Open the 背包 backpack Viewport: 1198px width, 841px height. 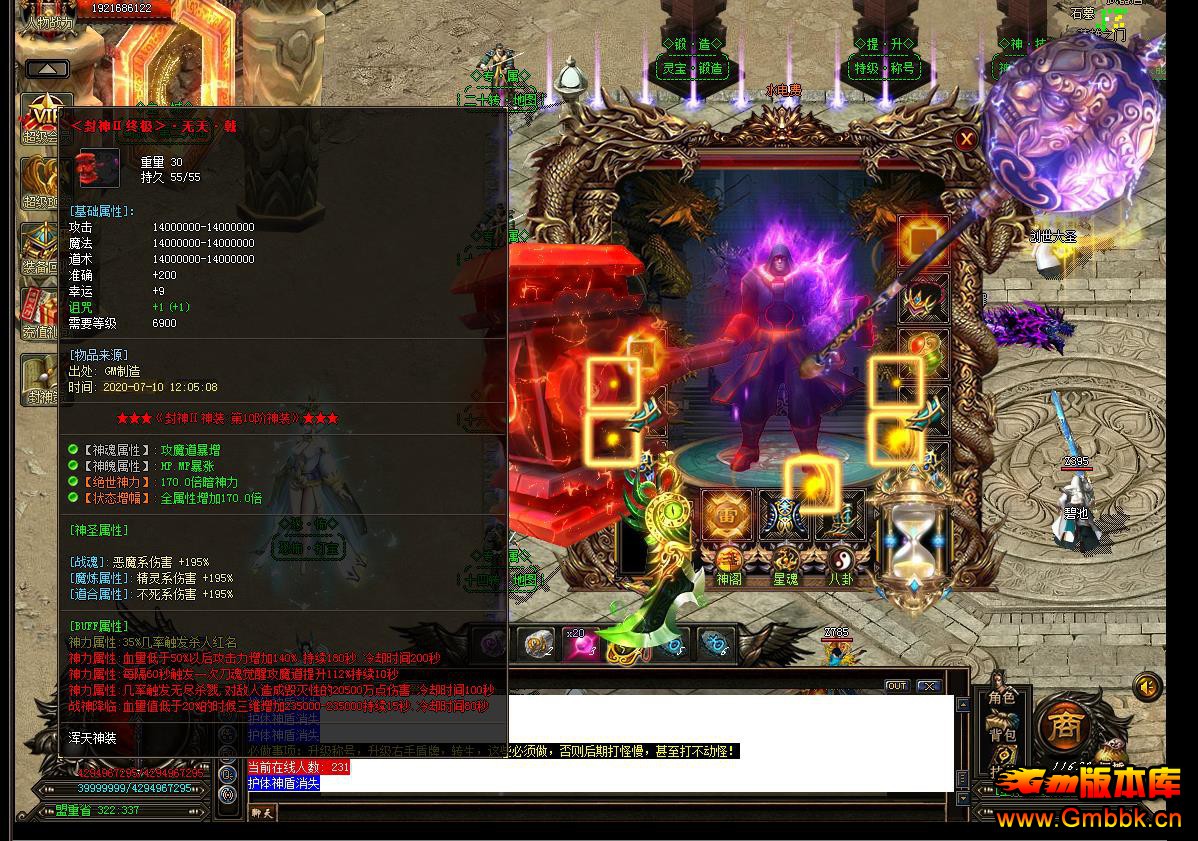(x=1001, y=735)
